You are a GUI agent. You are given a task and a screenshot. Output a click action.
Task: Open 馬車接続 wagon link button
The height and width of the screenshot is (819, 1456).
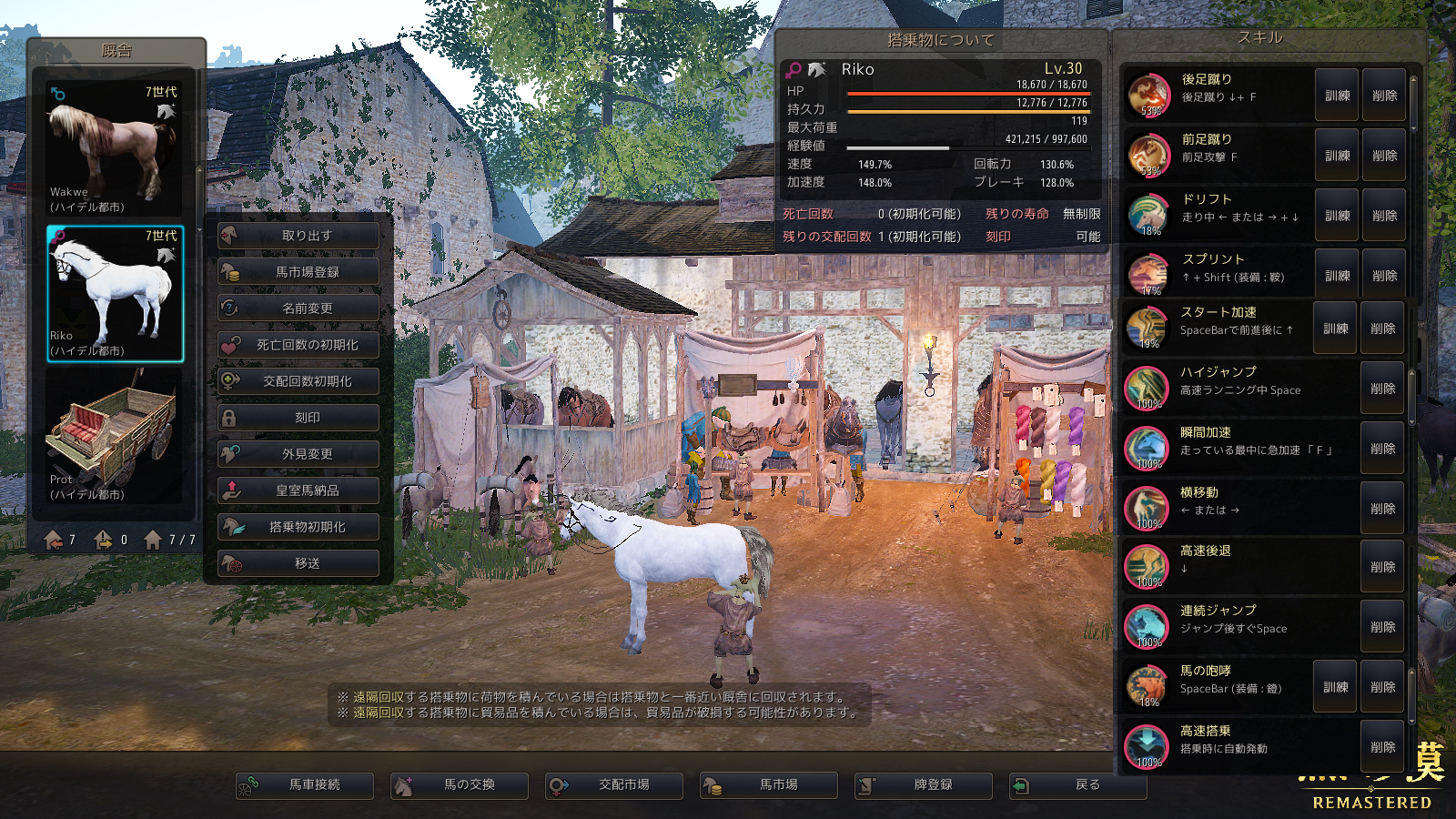(305, 784)
